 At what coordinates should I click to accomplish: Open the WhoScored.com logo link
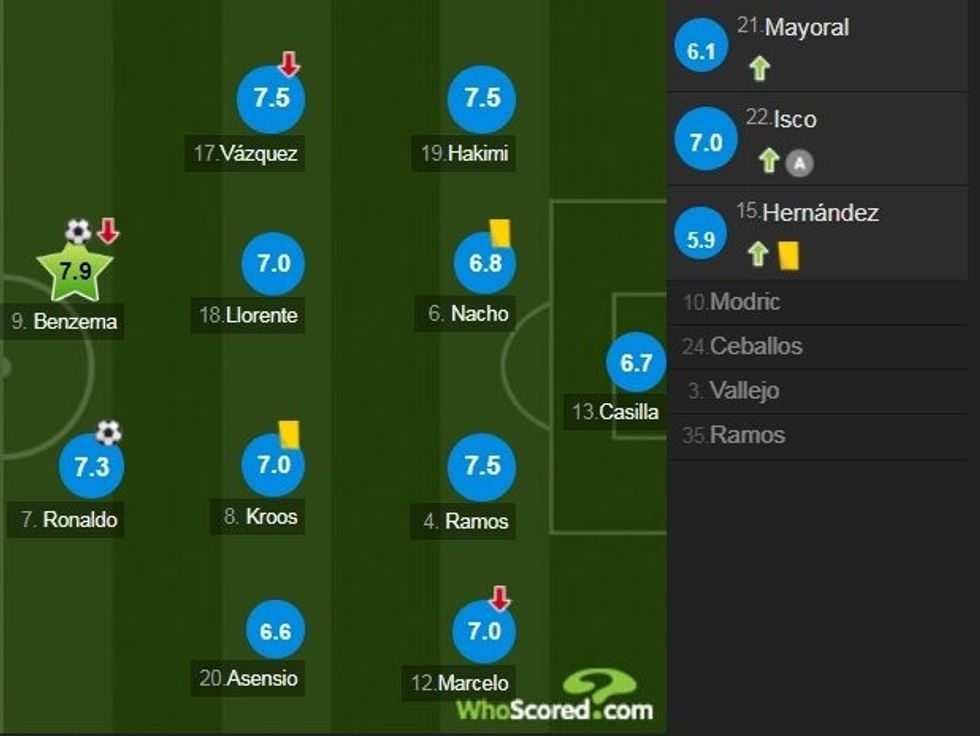556,700
